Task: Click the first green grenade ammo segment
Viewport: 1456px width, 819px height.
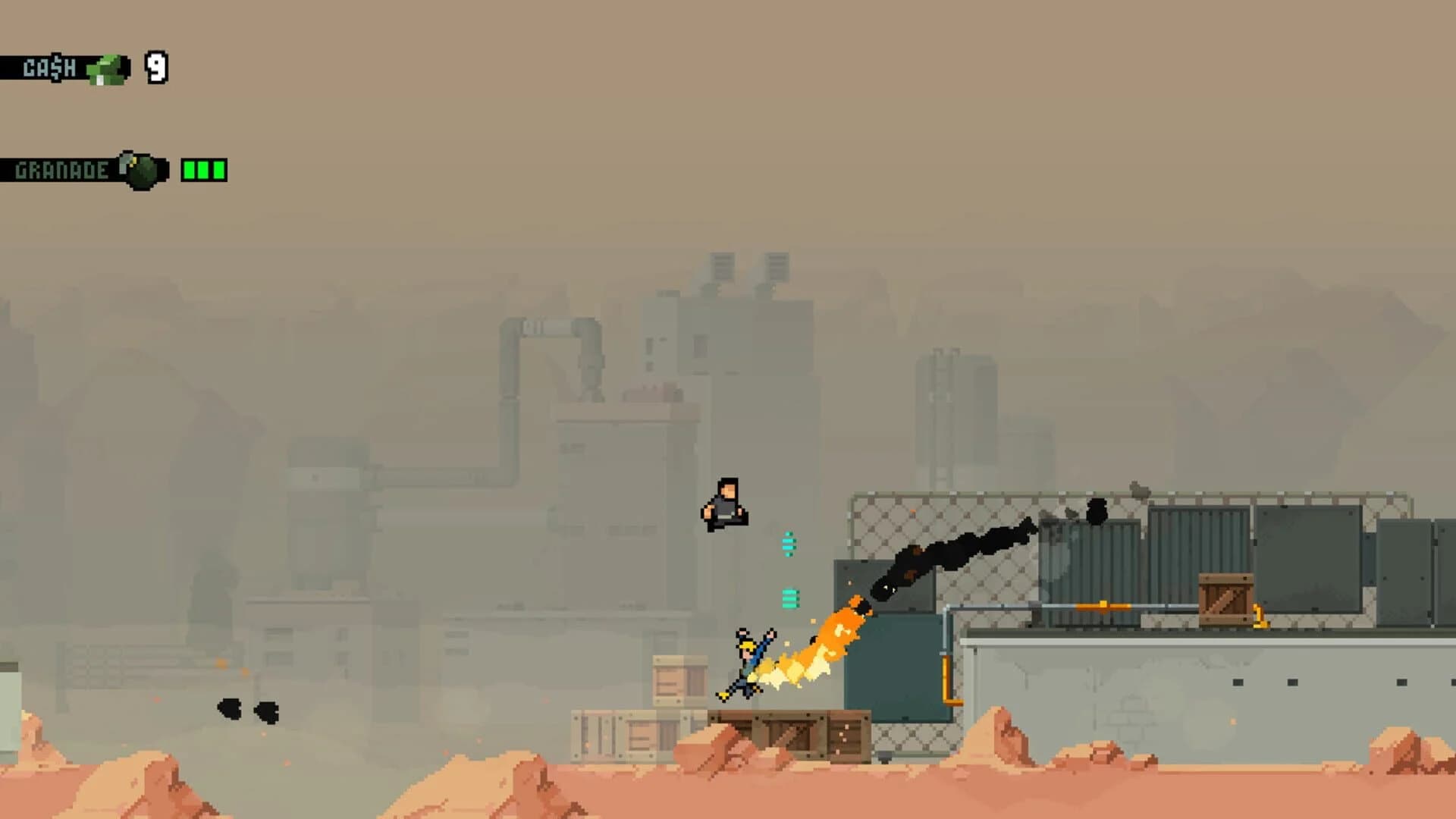Action: (190, 170)
